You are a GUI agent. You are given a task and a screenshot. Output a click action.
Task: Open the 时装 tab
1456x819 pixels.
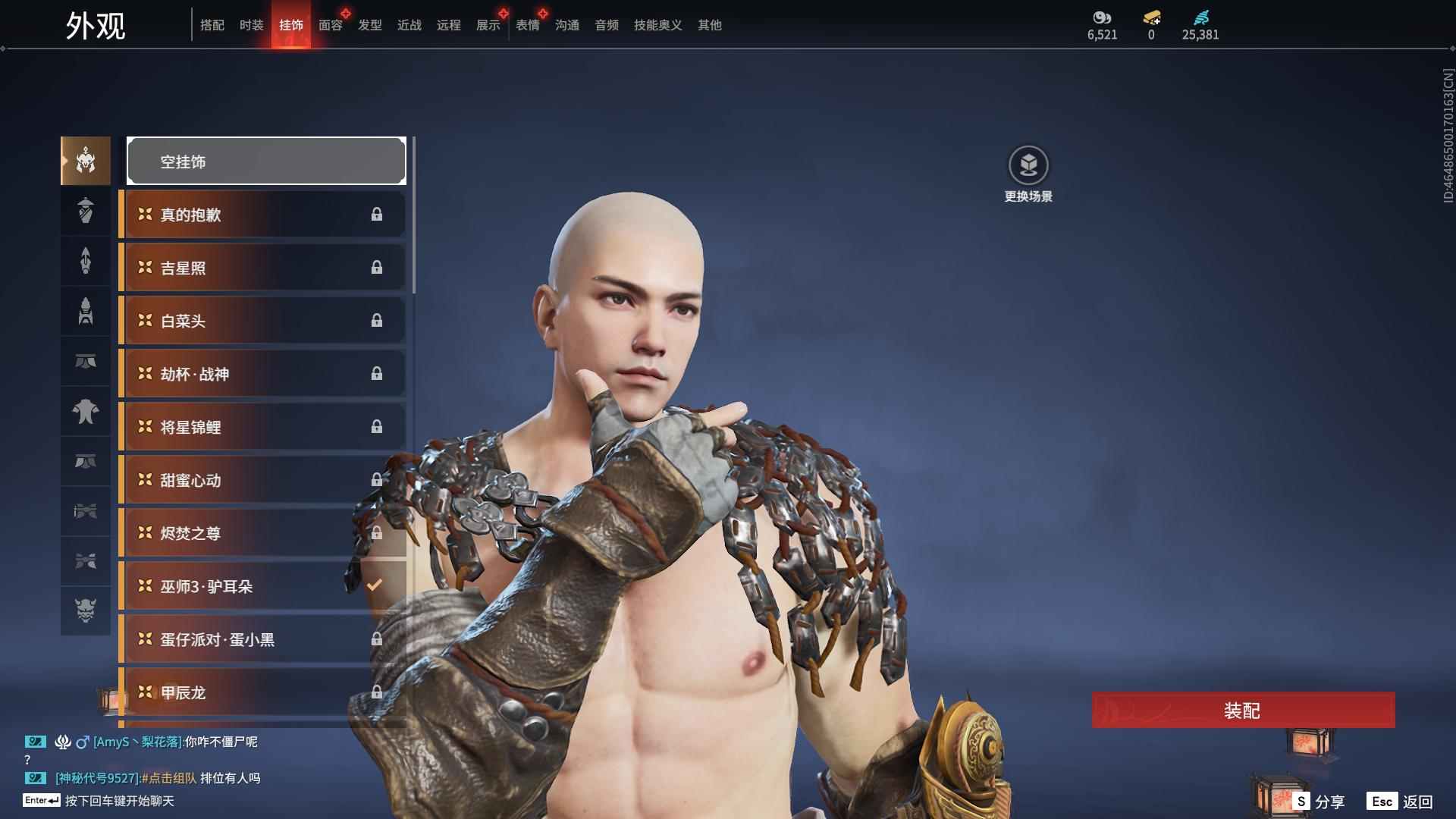point(251,25)
